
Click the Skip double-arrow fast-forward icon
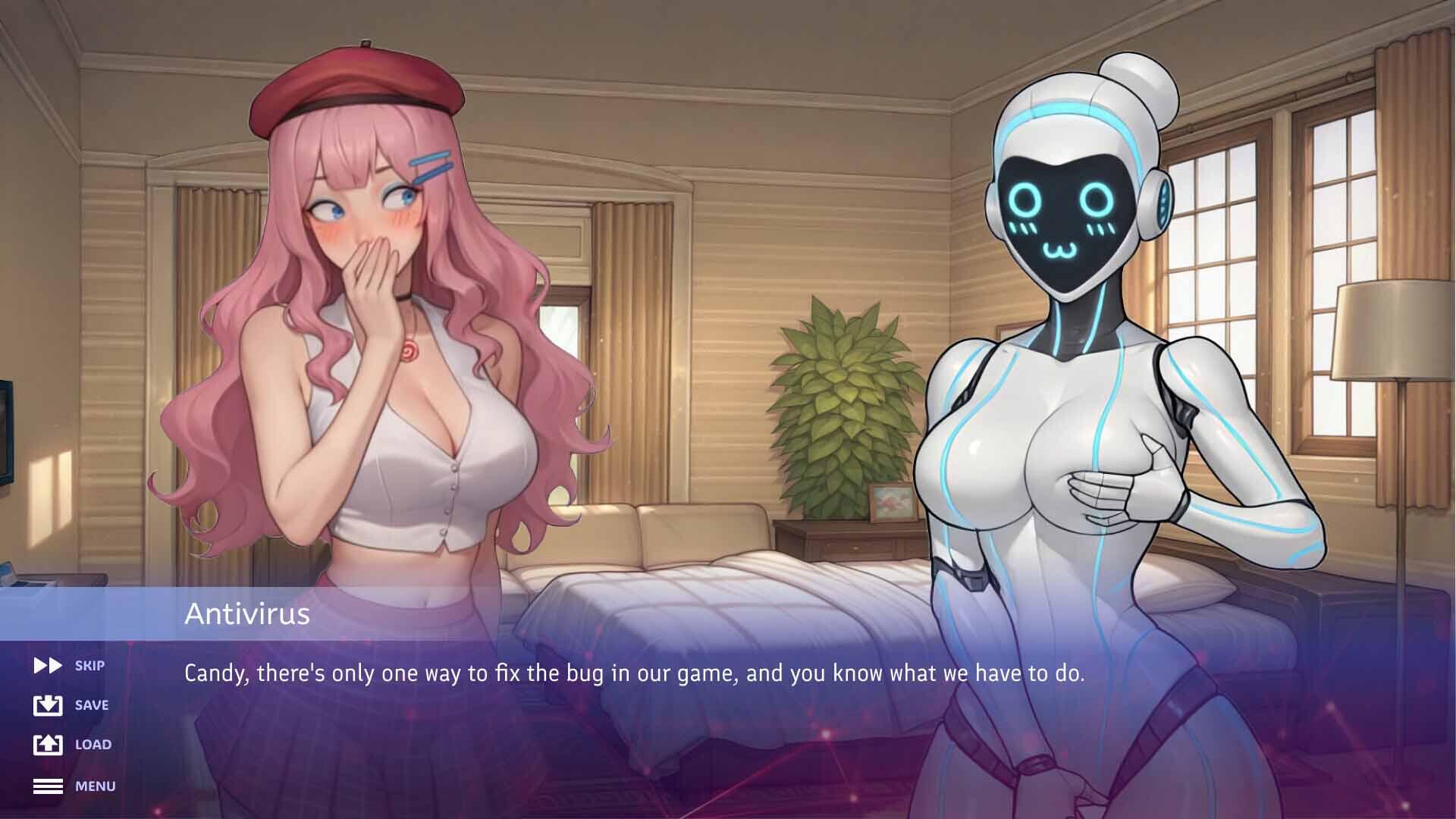click(46, 665)
